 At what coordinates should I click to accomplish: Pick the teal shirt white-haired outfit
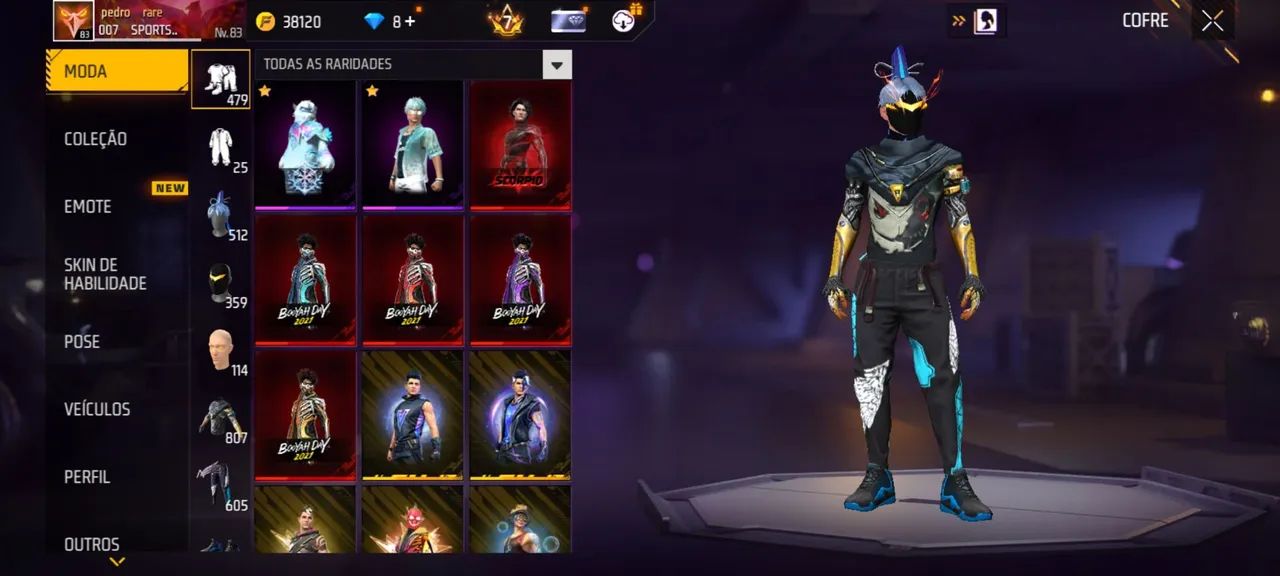412,145
